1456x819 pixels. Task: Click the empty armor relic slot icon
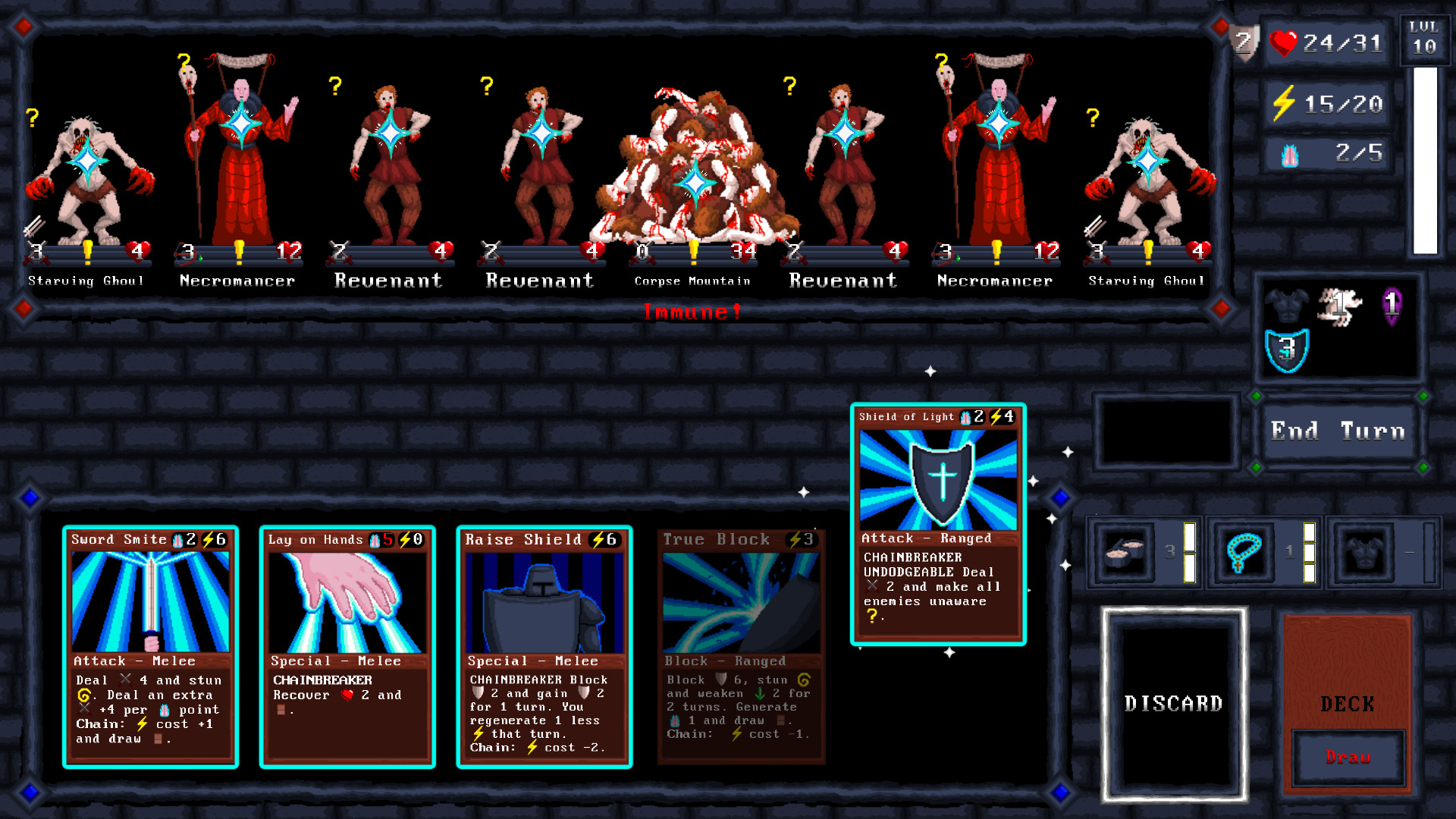click(x=1363, y=552)
